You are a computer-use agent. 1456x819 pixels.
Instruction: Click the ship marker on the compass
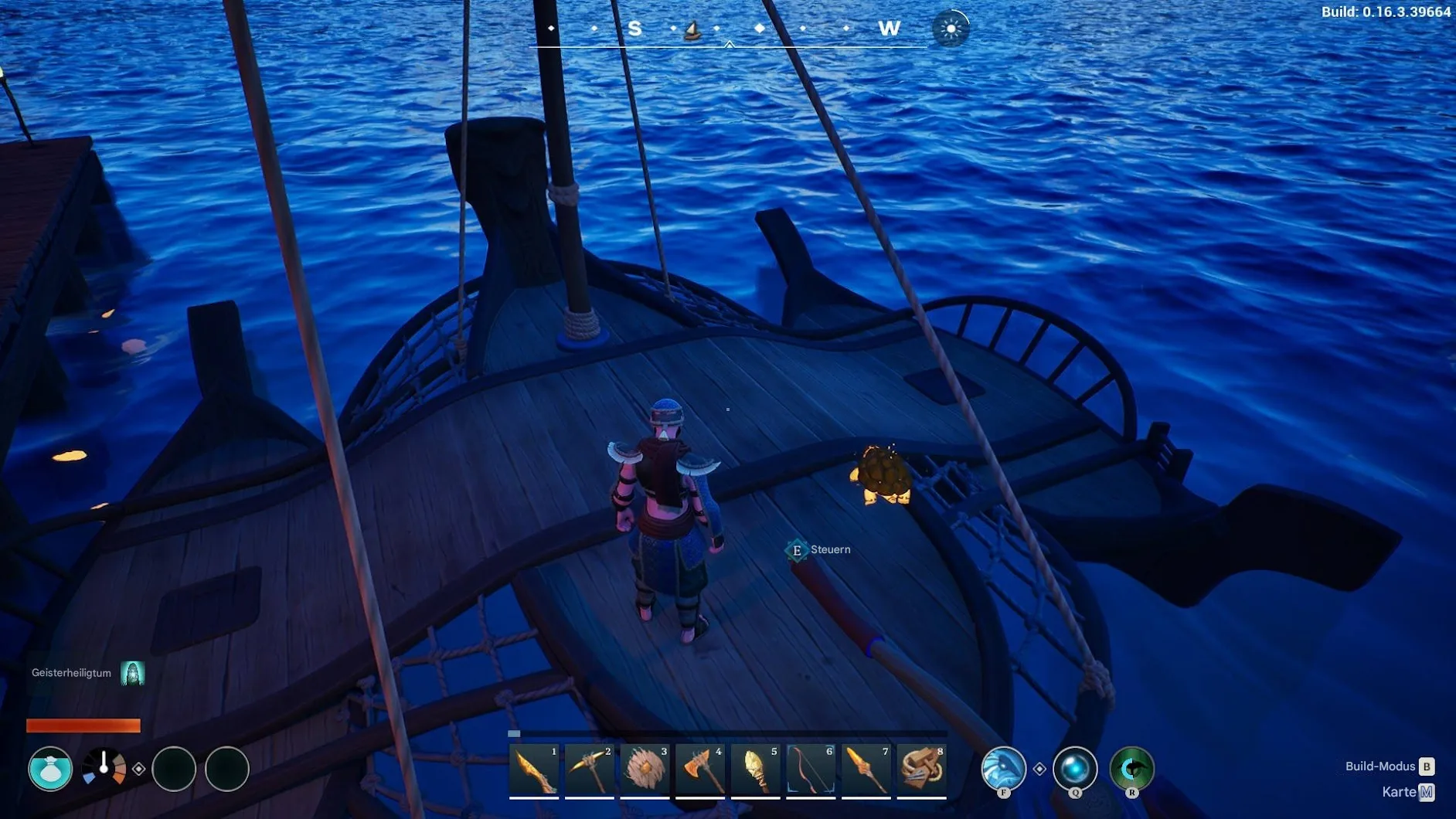click(693, 30)
